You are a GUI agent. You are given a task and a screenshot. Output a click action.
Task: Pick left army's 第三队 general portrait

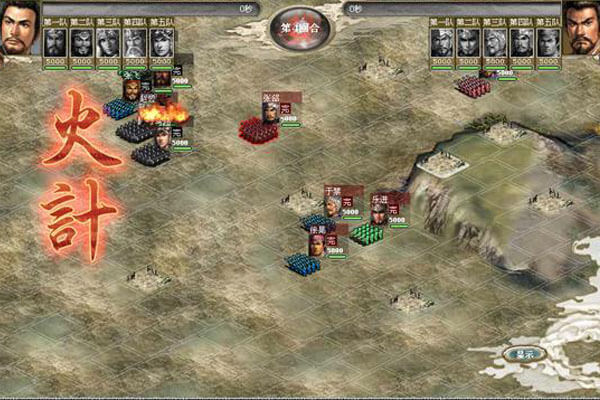click(108, 42)
